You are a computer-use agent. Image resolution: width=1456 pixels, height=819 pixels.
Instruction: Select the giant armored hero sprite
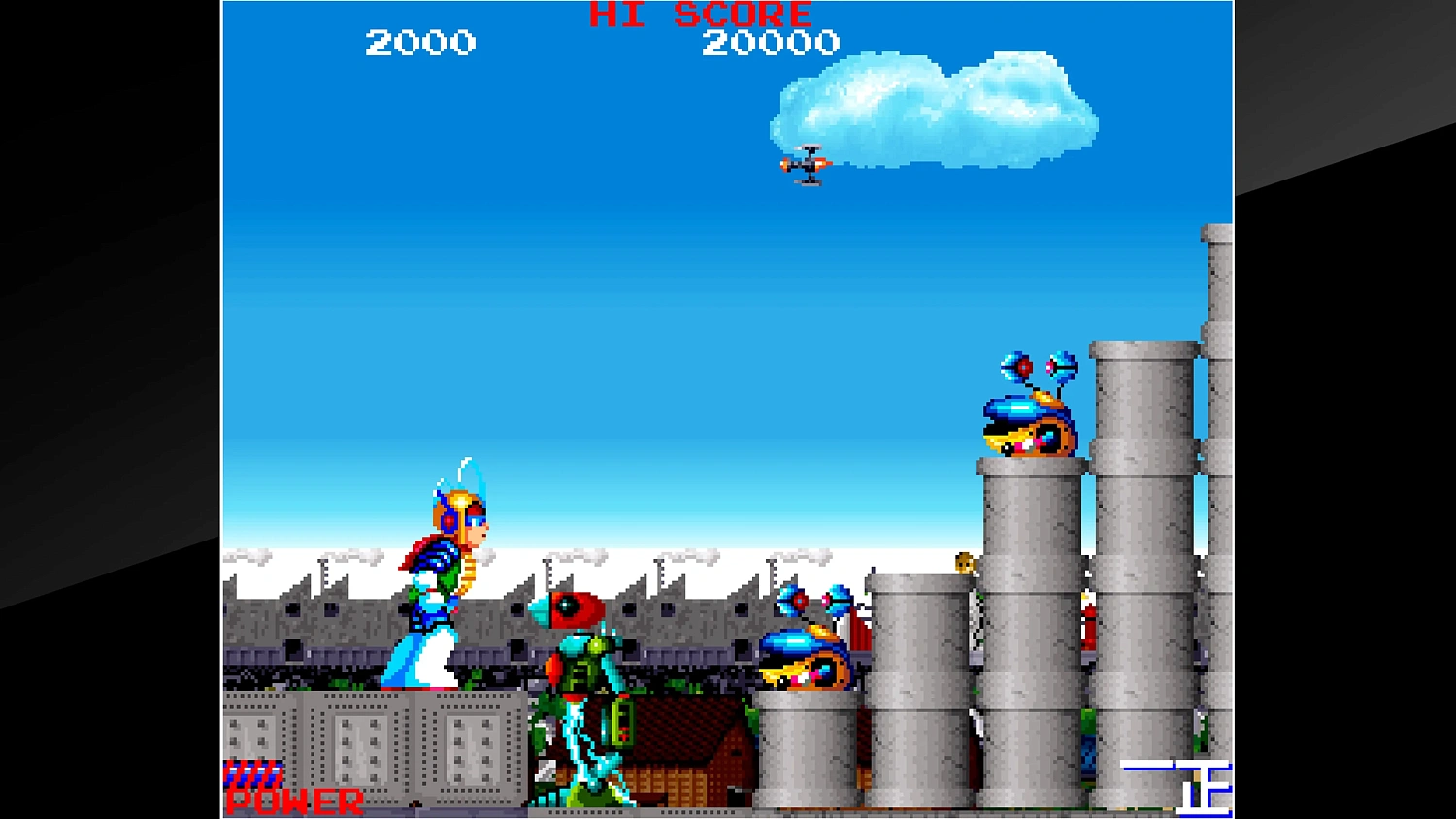pyautogui.click(x=447, y=573)
